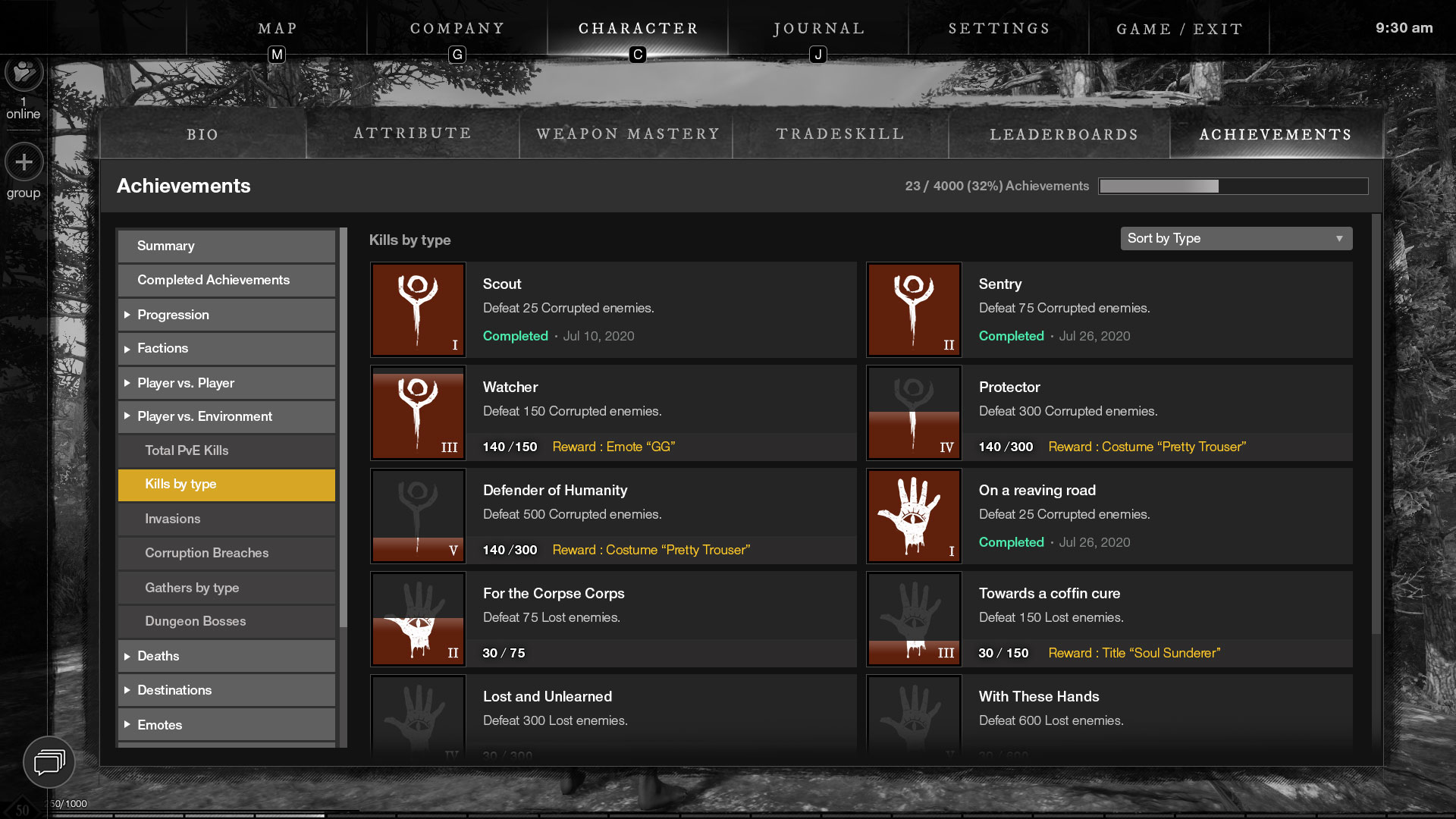This screenshot has width=1456, height=819.
Task: Open the Map menu
Action: (x=278, y=29)
